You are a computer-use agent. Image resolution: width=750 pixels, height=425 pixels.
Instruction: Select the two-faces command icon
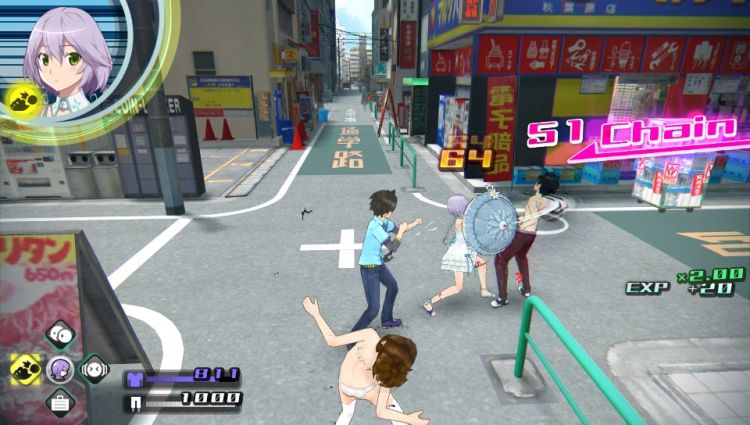click(x=60, y=335)
